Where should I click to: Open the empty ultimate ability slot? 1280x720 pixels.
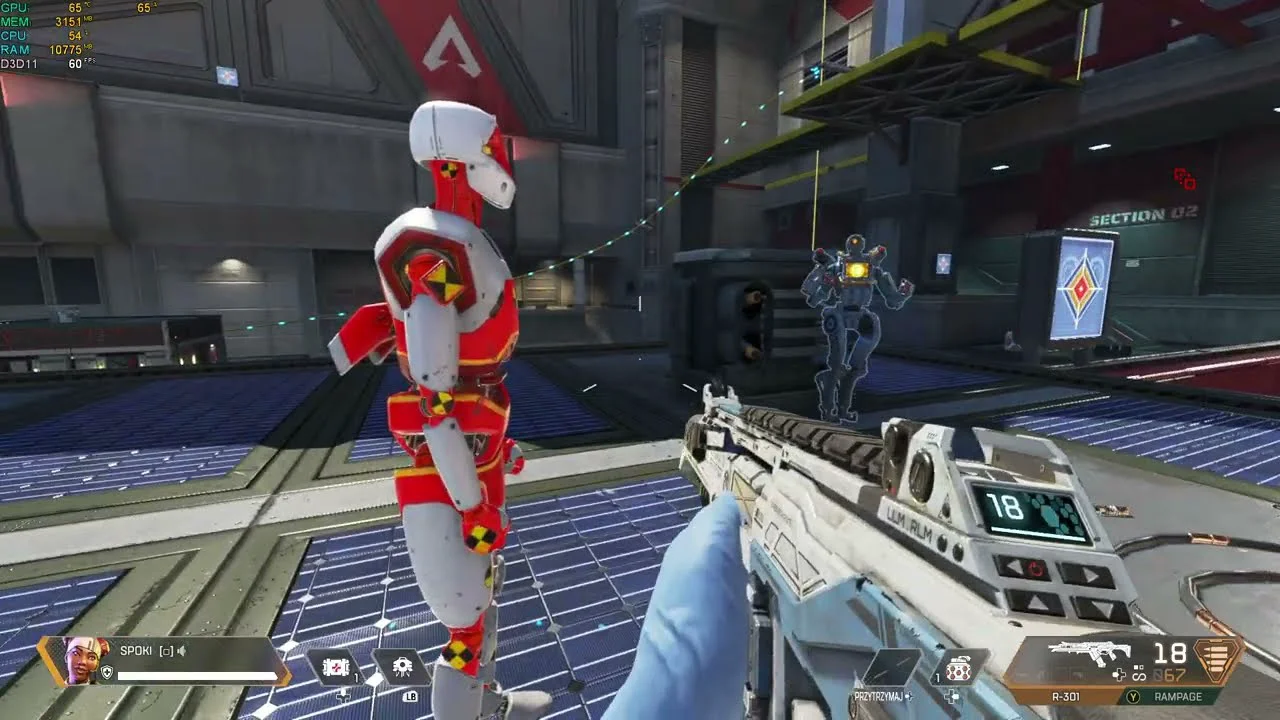pos(891,667)
